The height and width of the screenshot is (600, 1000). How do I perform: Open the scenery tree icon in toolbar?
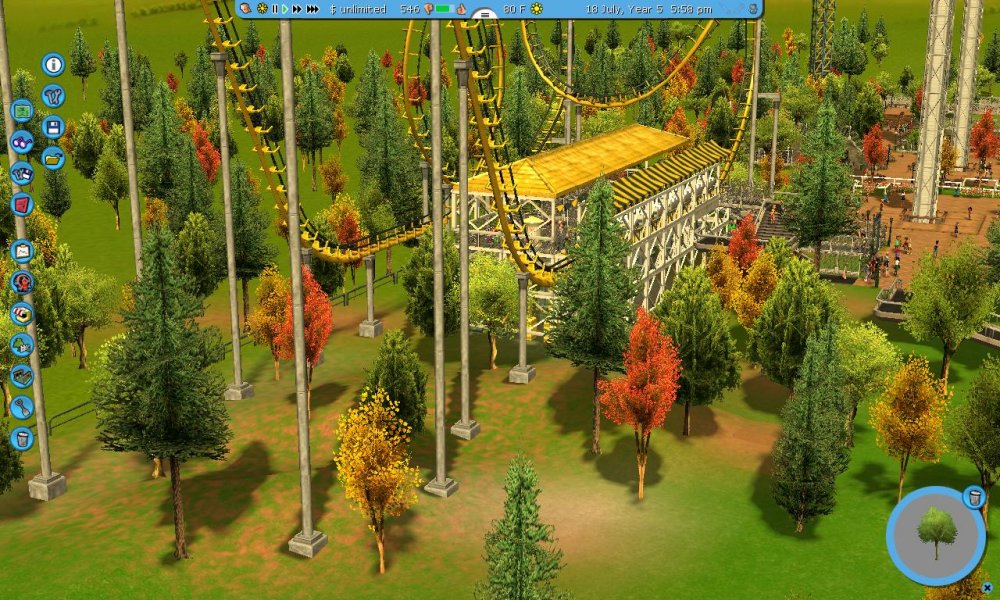(x=22, y=345)
